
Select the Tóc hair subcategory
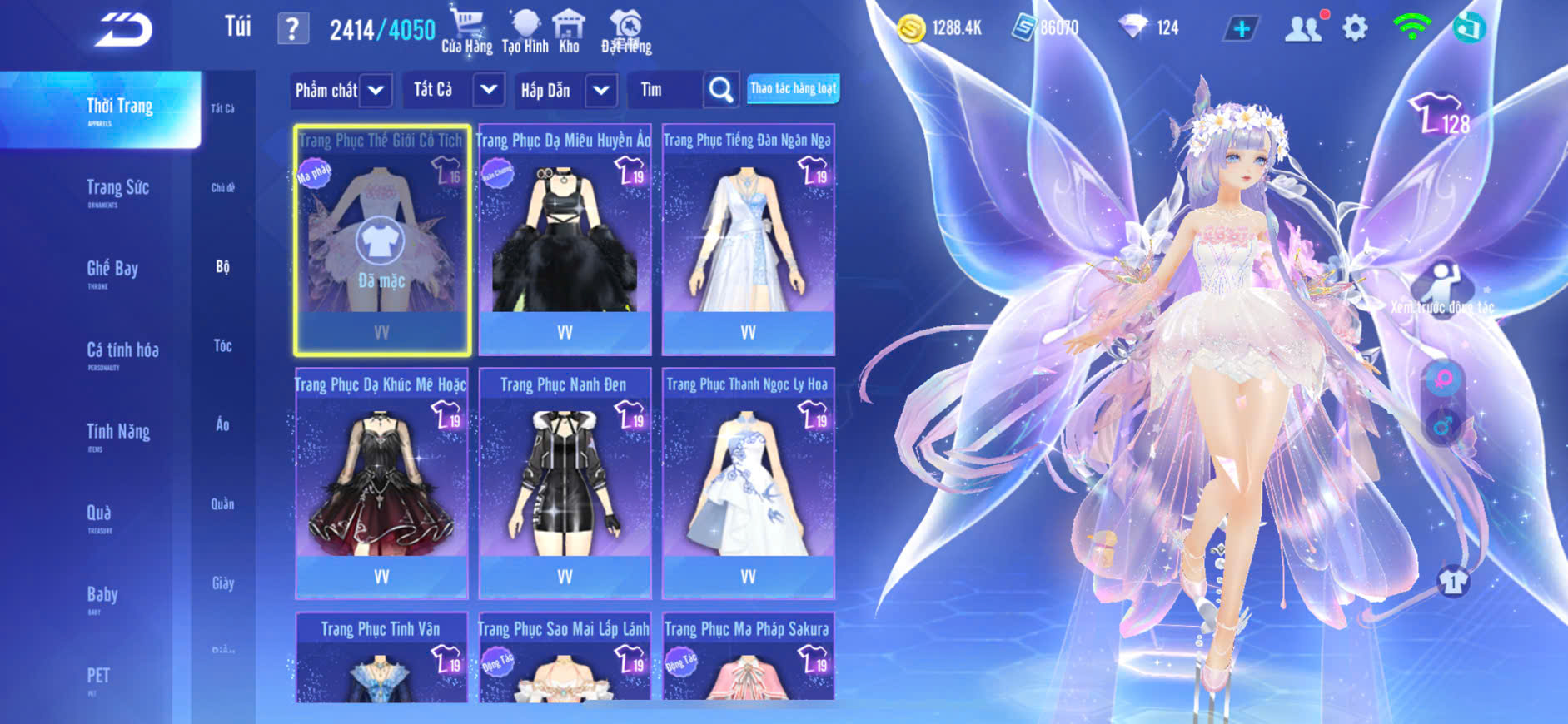coord(222,345)
